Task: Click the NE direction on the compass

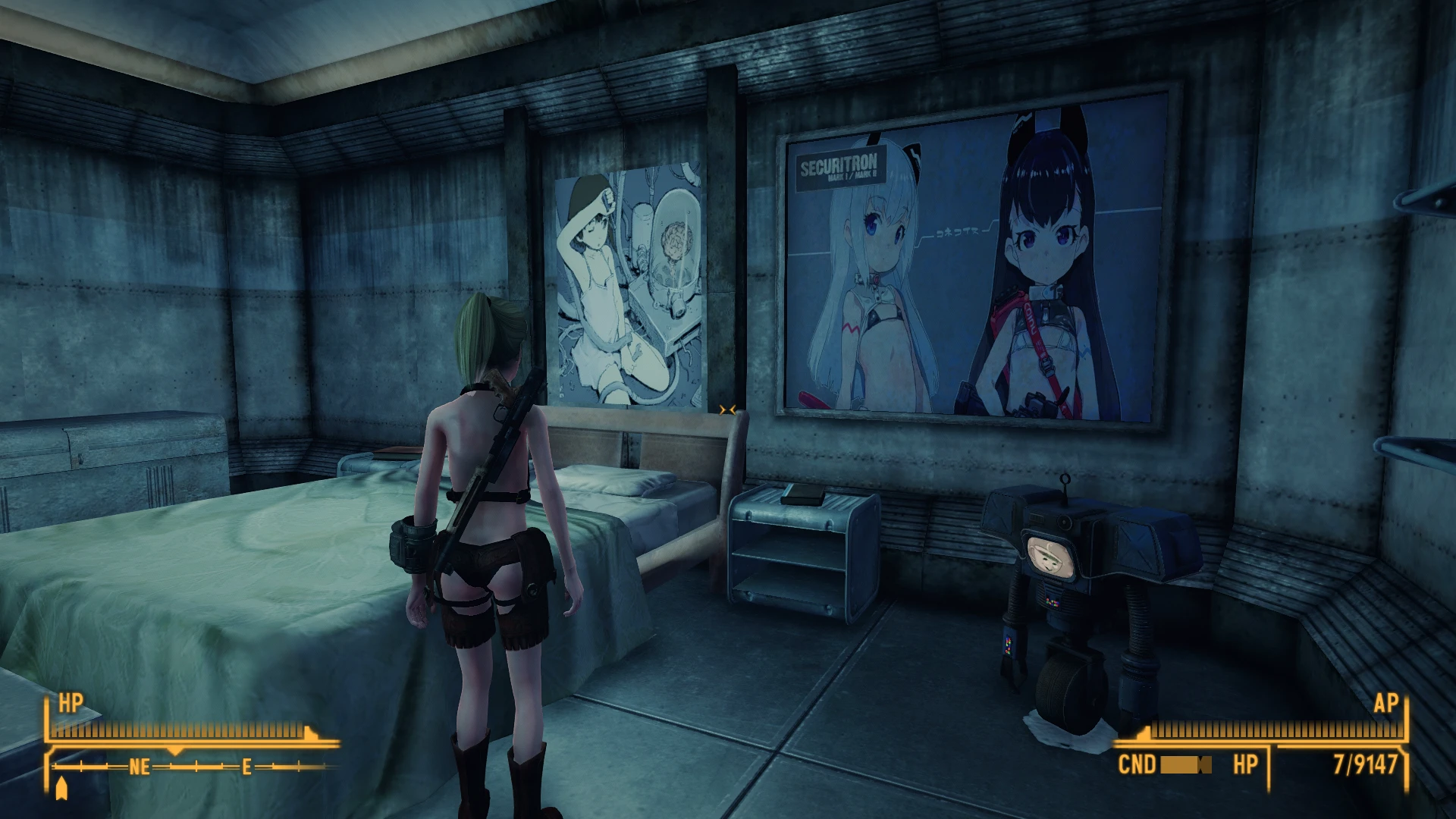Action: (x=139, y=767)
